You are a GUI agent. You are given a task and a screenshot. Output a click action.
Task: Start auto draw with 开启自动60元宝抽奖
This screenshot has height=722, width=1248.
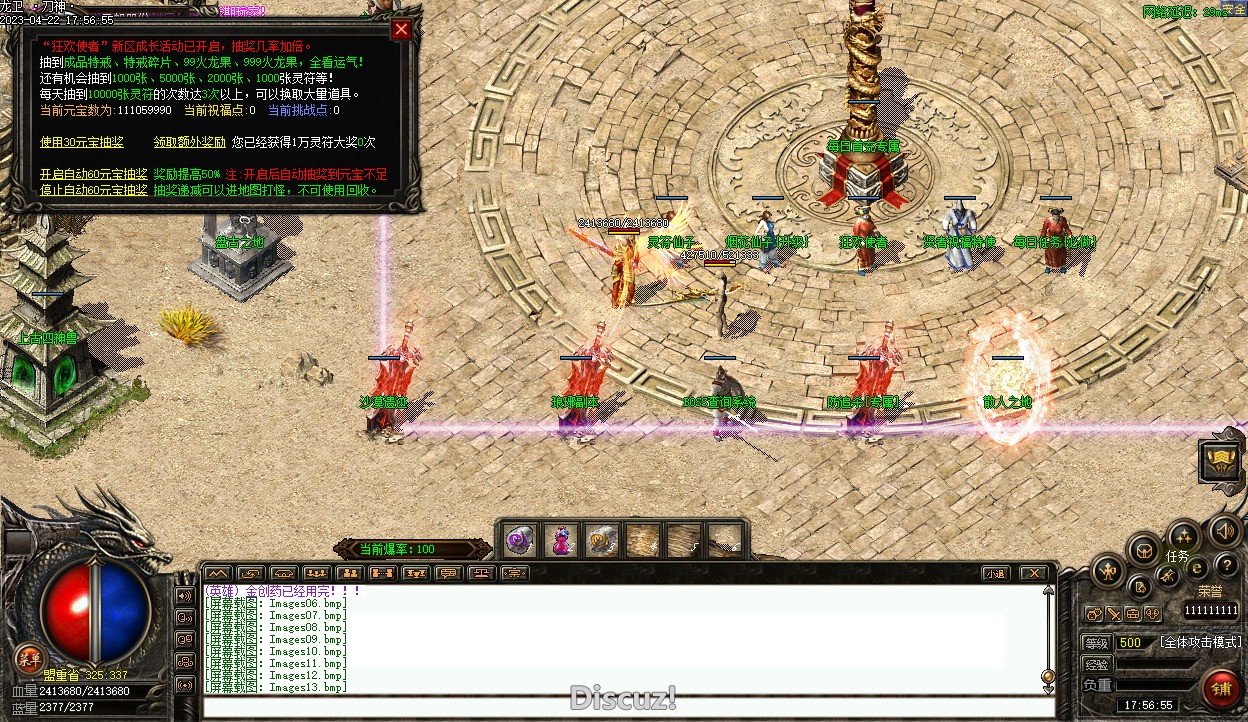93,175
